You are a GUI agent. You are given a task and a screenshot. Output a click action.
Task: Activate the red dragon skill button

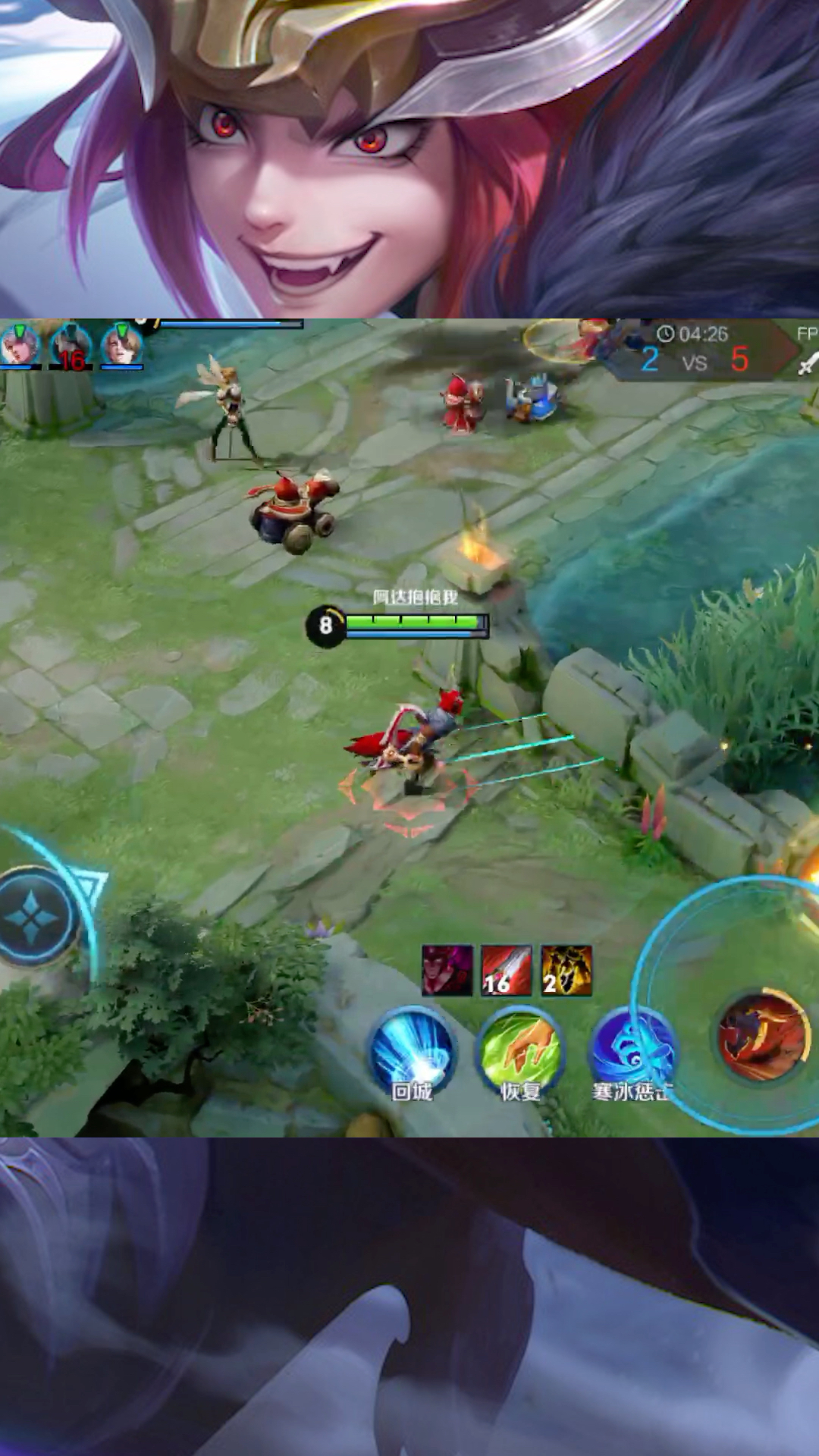tap(764, 1036)
